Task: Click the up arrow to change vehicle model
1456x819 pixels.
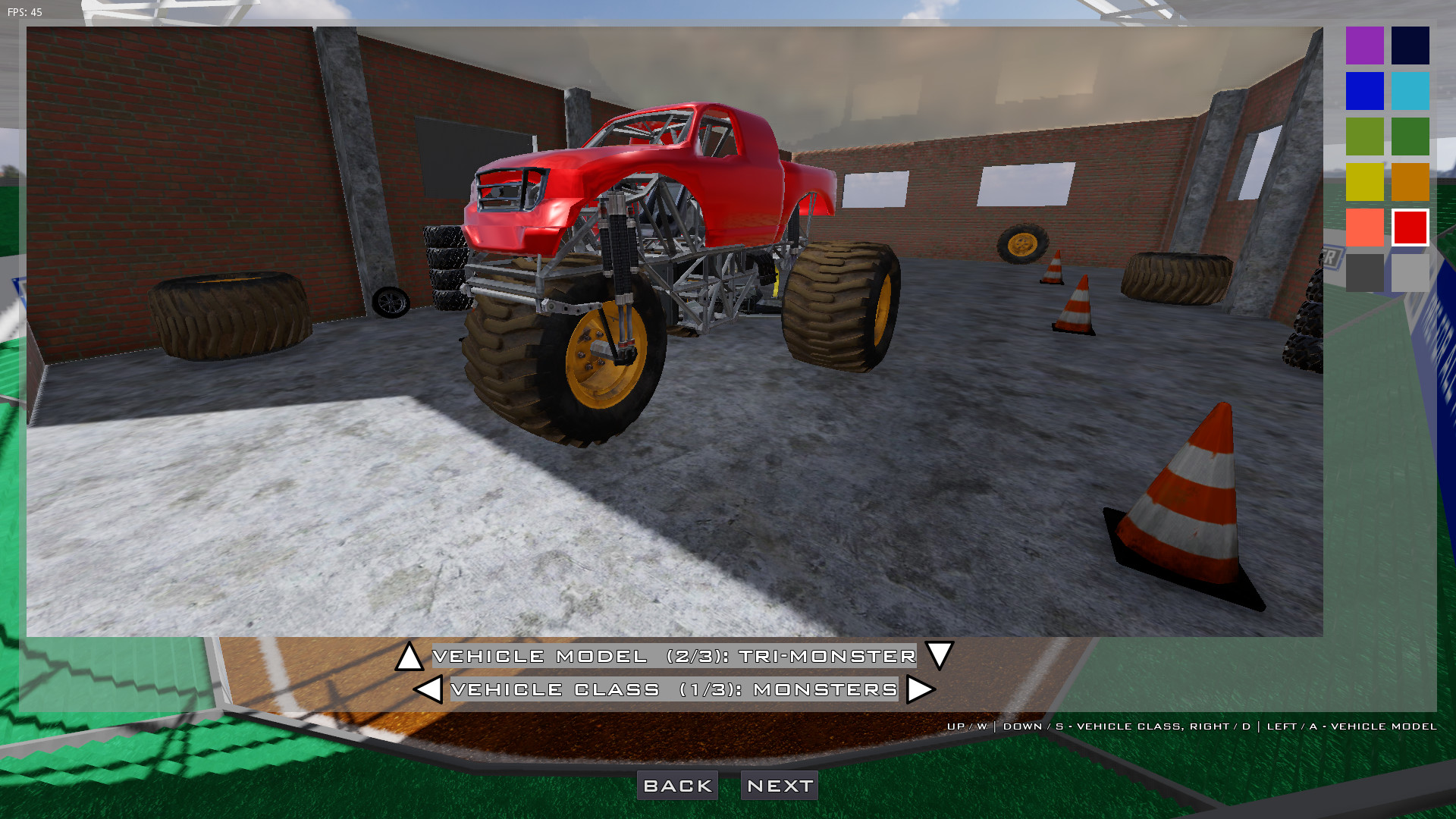Action: tap(409, 657)
